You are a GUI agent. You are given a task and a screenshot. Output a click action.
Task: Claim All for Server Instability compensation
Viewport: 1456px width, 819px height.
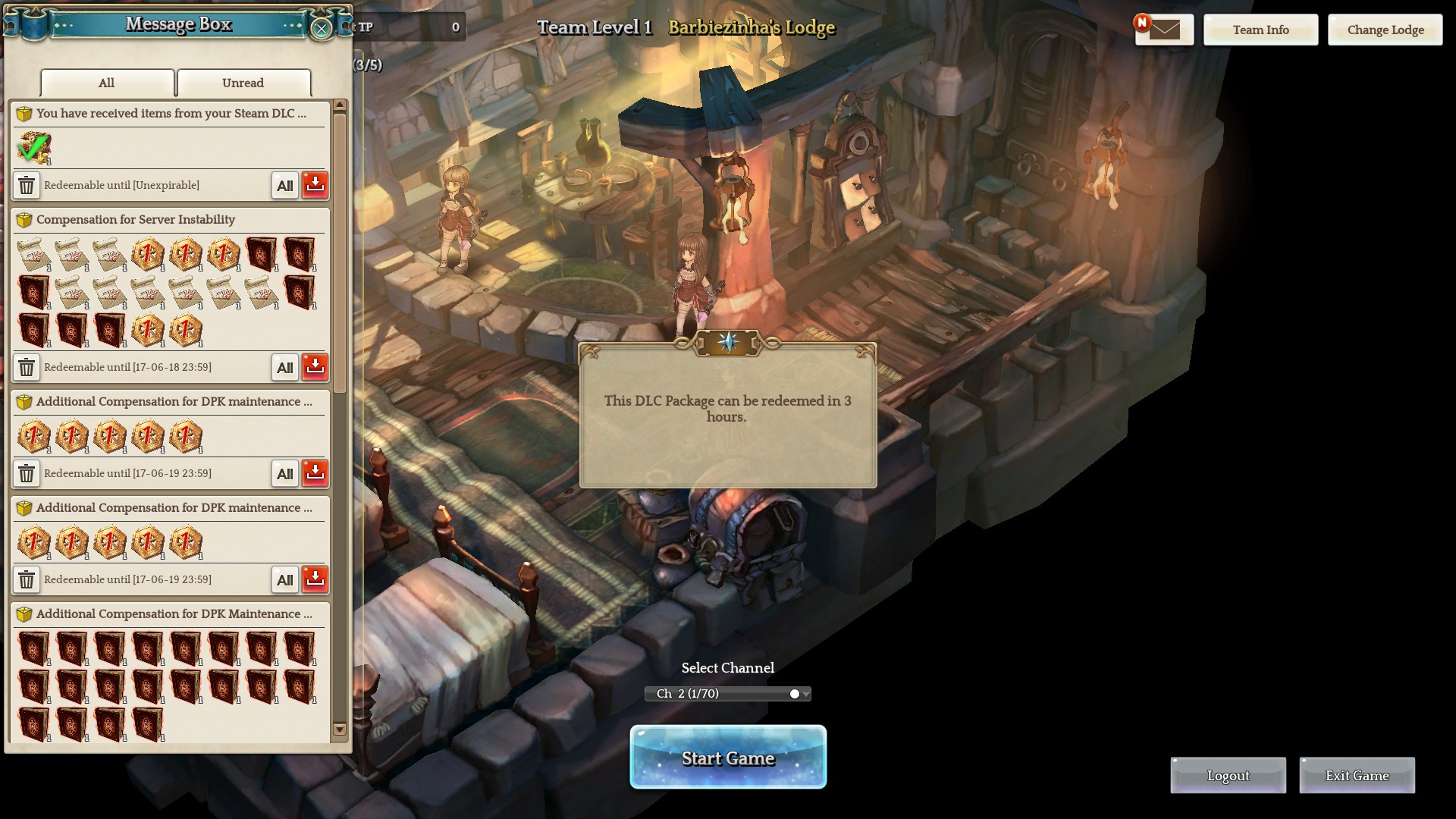[285, 368]
